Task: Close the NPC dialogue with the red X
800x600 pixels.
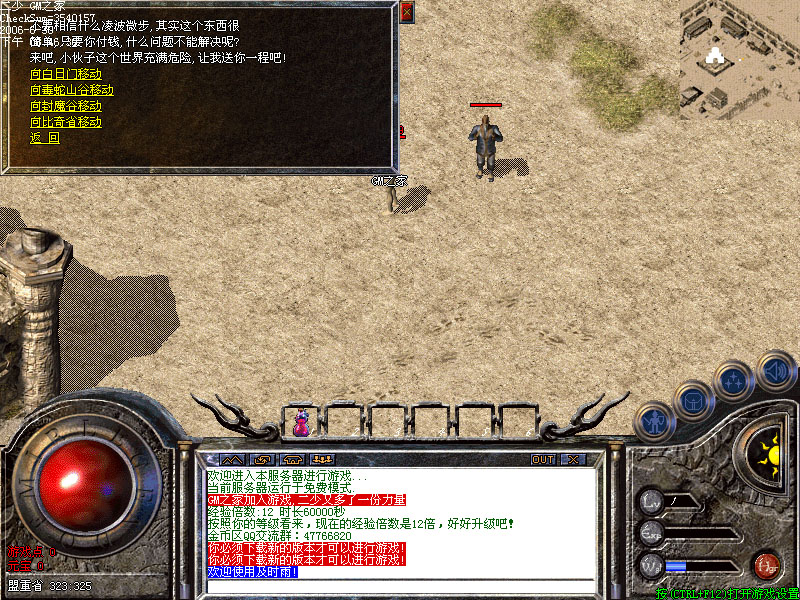Action: [406, 12]
